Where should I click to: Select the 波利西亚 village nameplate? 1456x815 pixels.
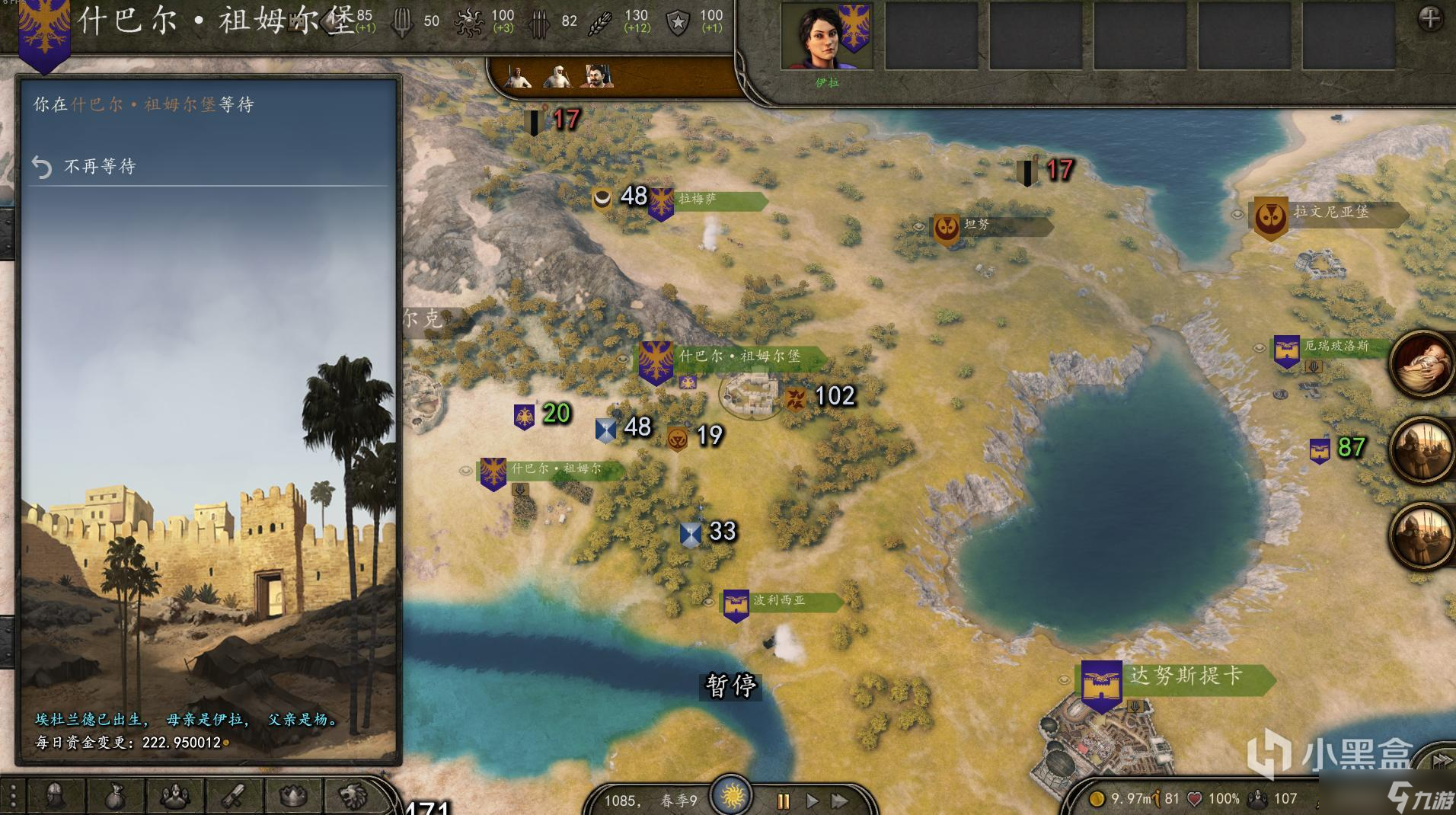click(780, 601)
